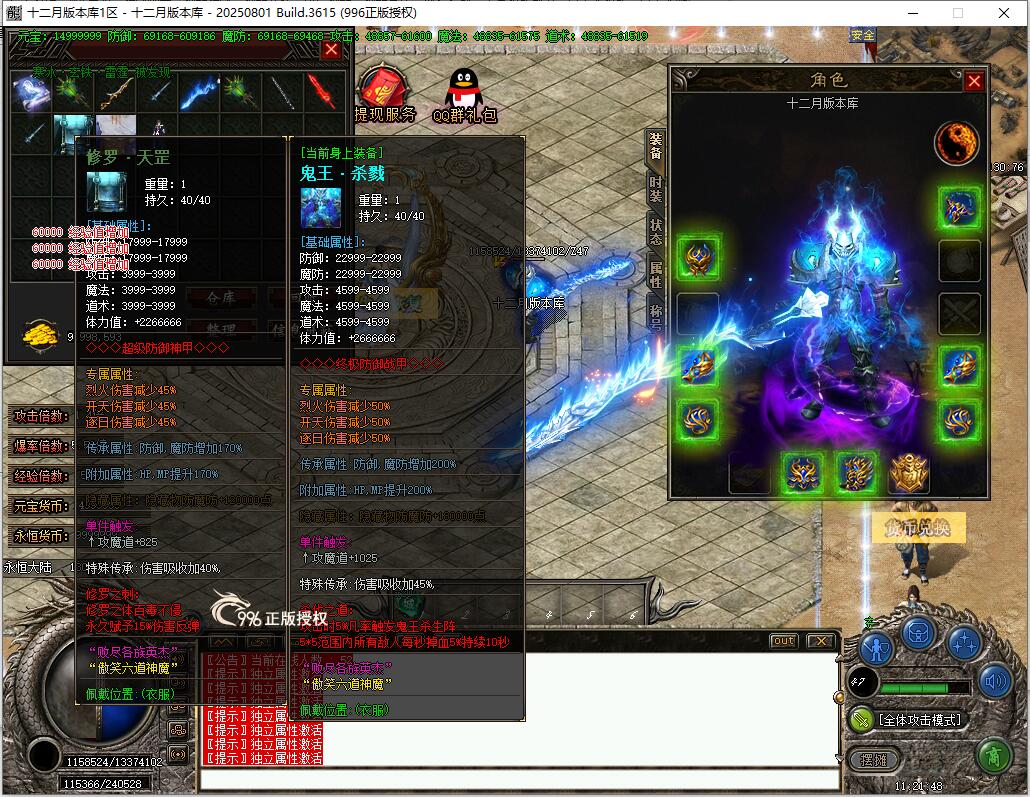Toggle the speaker sound button

point(995,682)
